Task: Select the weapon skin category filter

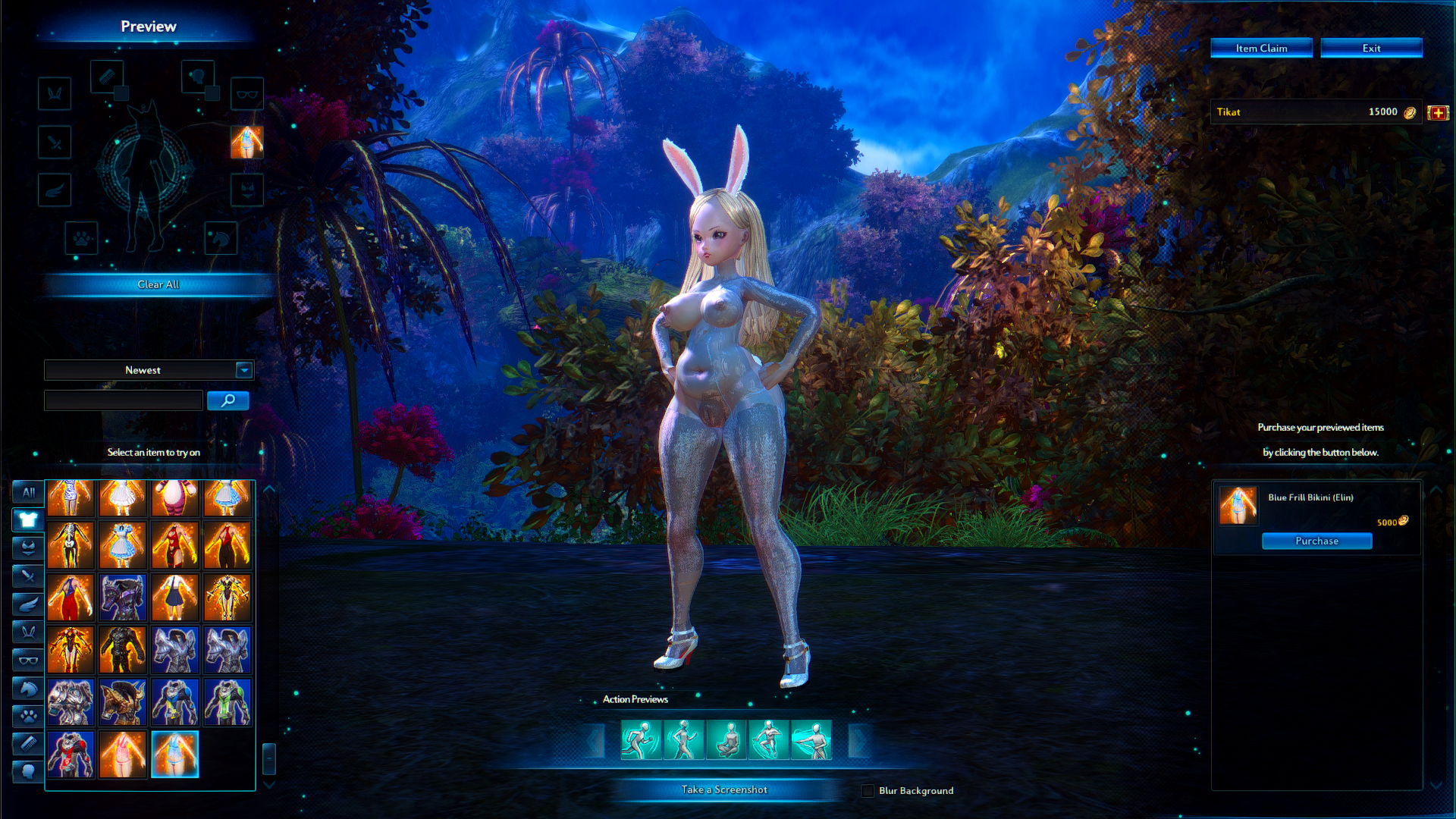Action: (27, 576)
